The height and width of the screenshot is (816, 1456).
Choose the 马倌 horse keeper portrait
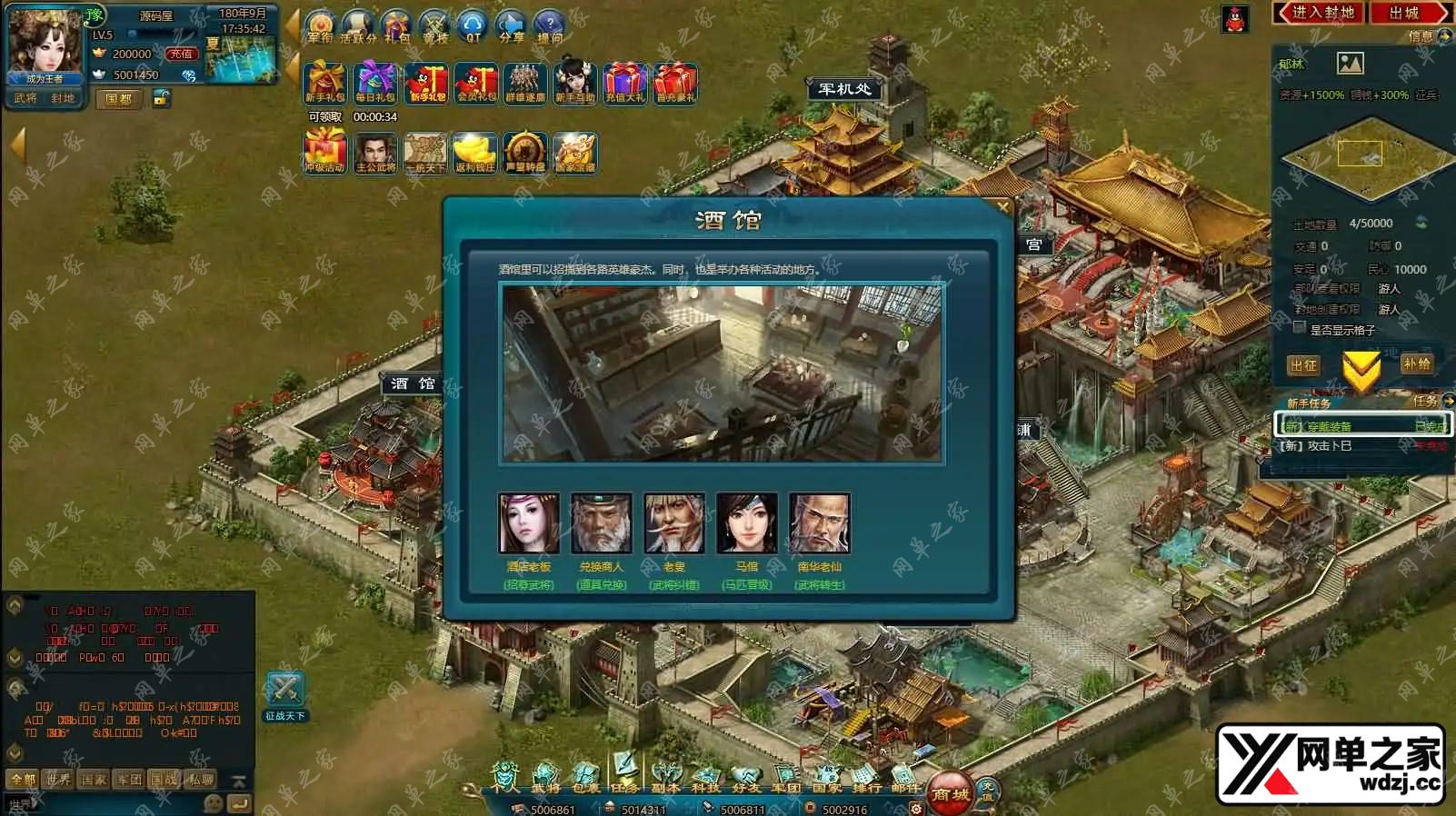point(746,523)
